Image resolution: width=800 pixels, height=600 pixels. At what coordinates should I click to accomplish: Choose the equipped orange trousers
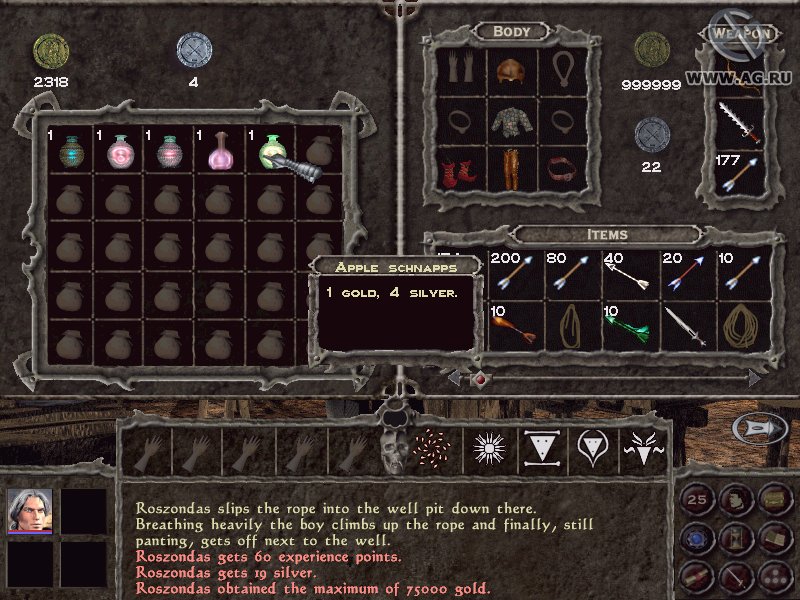click(x=512, y=169)
